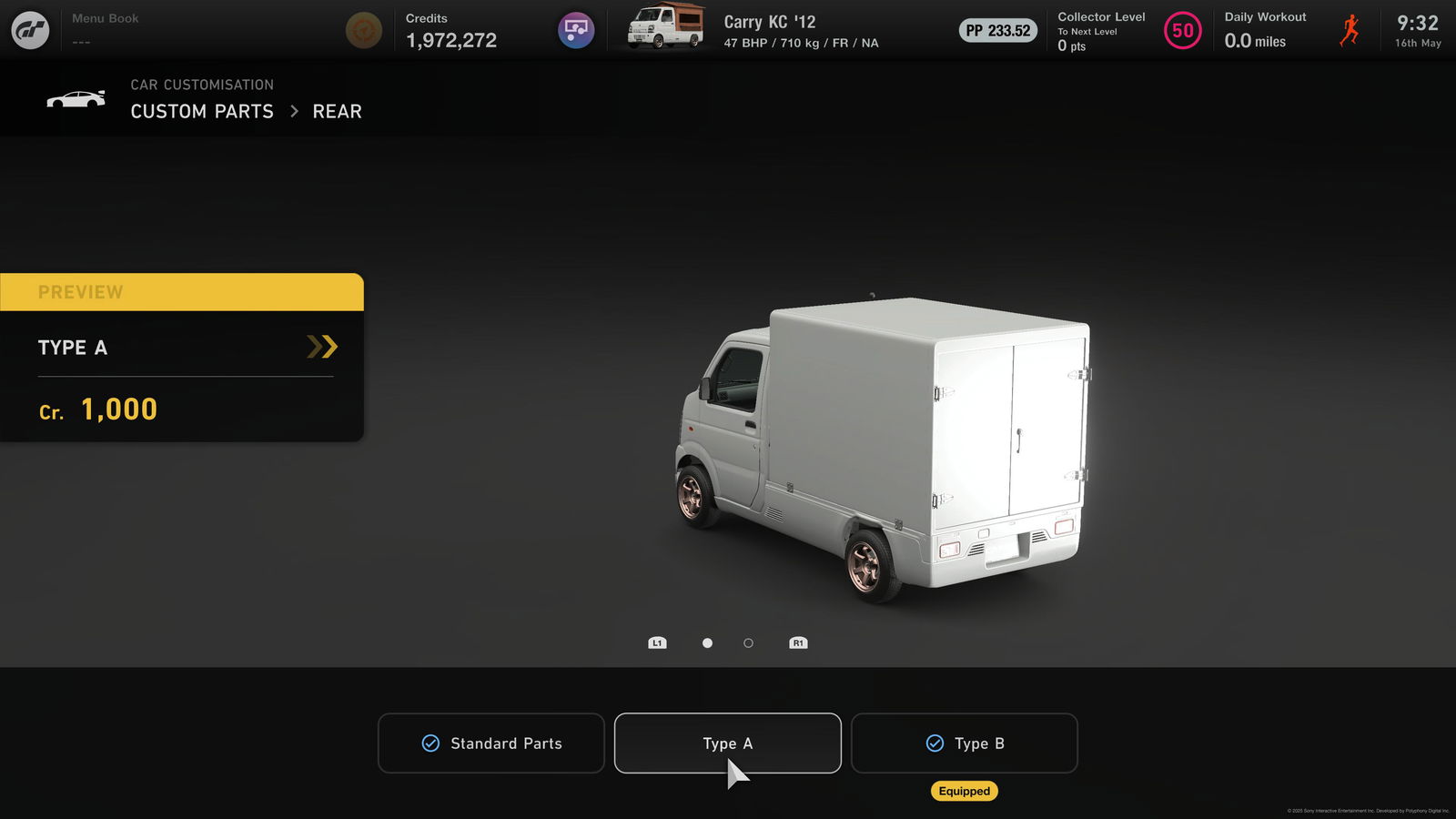Choose the Type A rear part

[727, 743]
